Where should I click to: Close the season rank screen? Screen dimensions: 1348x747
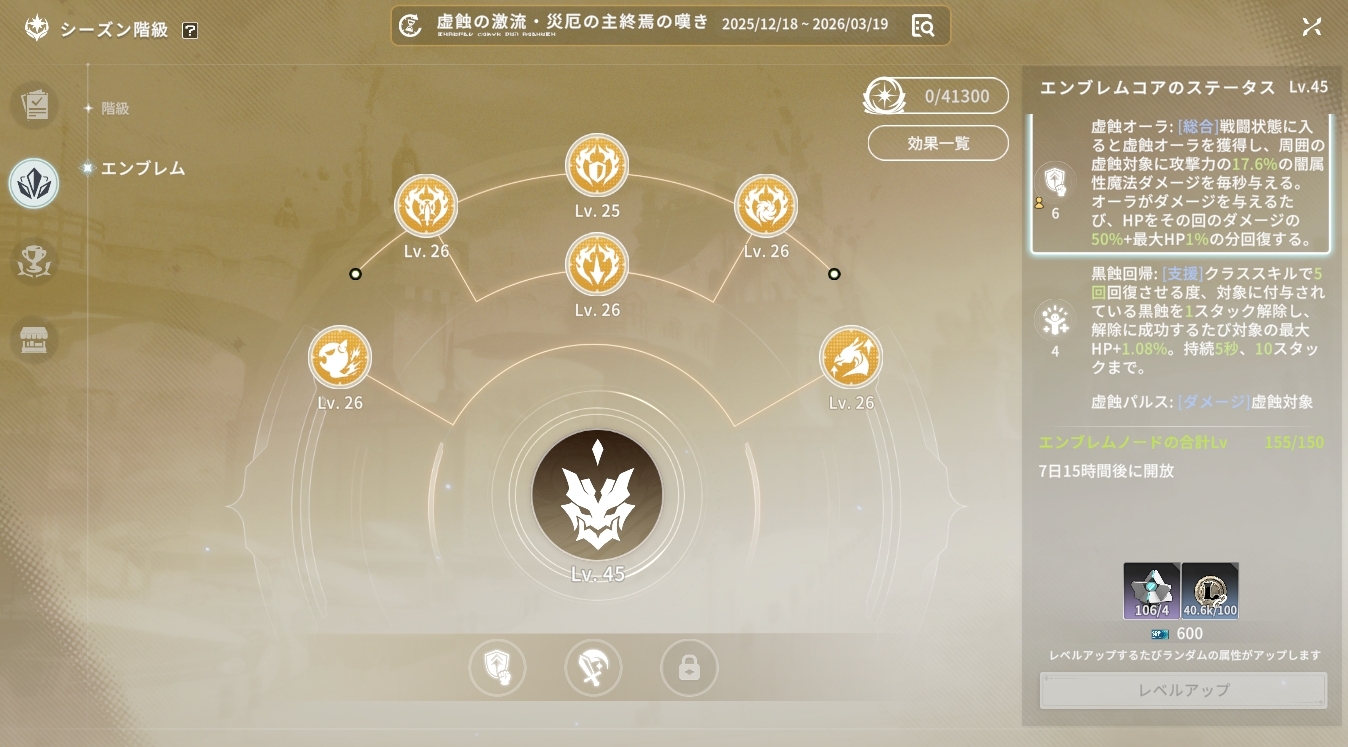(1312, 27)
